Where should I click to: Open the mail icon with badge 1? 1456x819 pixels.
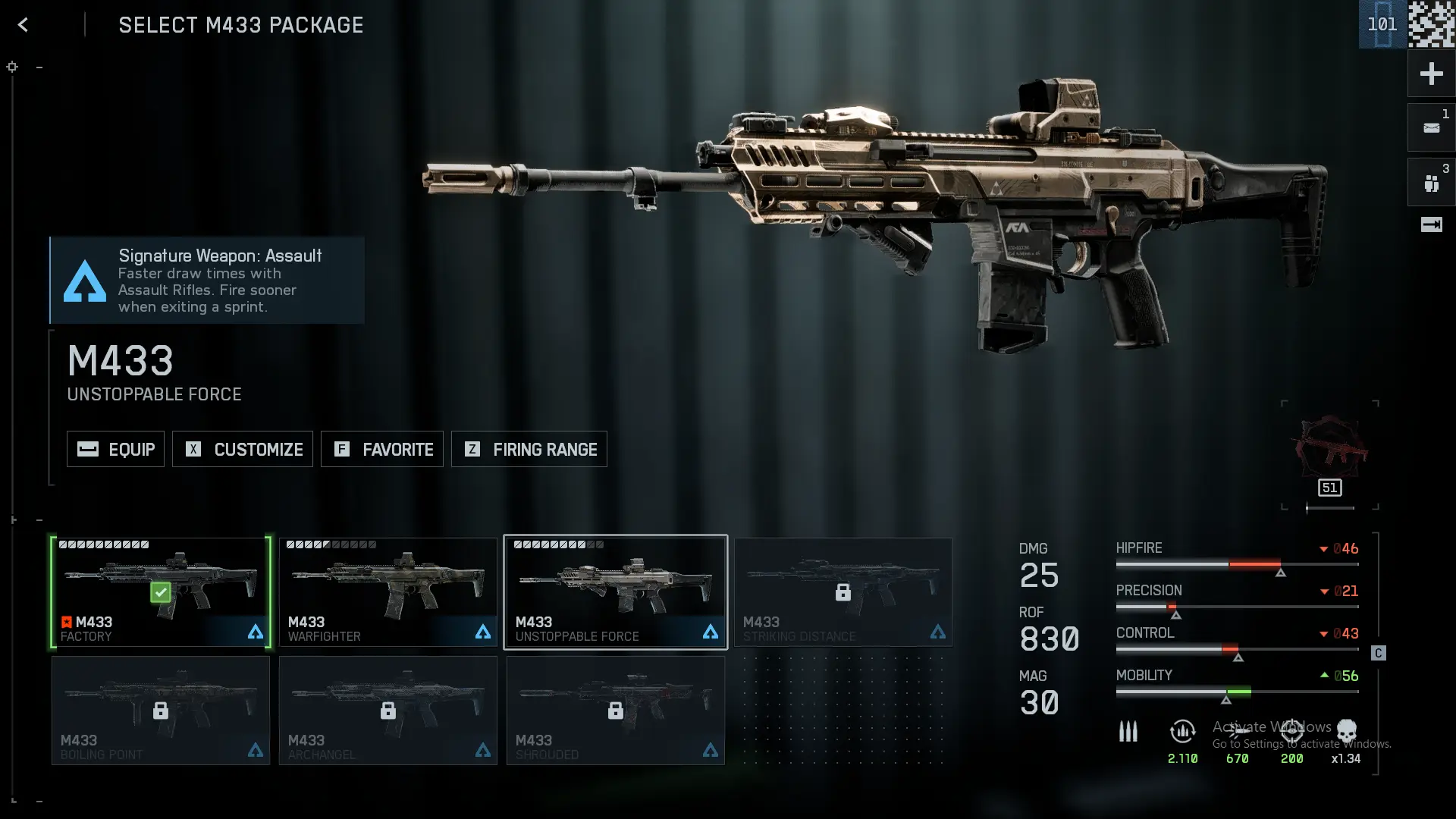pyautogui.click(x=1431, y=127)
